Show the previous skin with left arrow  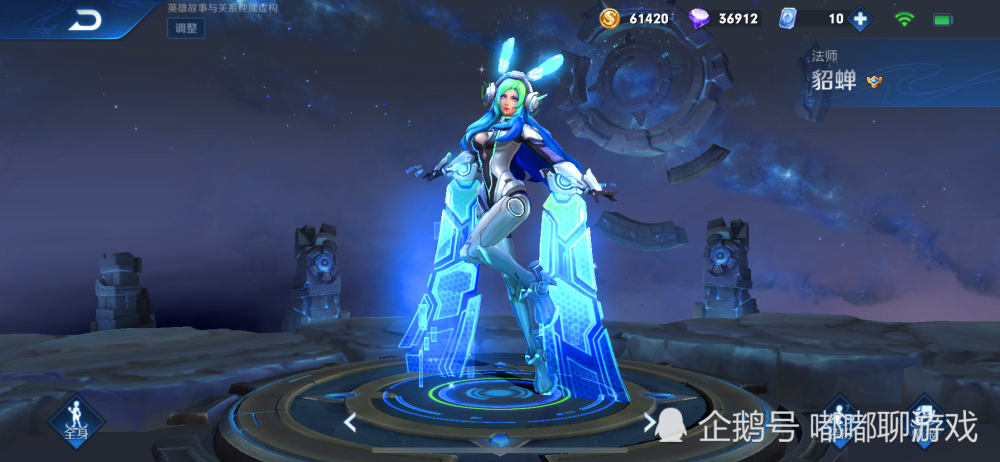pos(350,422)
